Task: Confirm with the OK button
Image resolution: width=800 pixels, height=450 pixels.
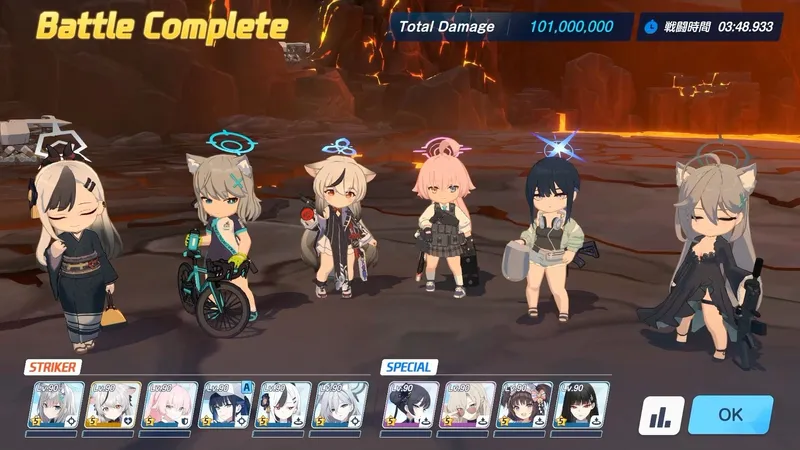Action: click(x=730, y=414)
